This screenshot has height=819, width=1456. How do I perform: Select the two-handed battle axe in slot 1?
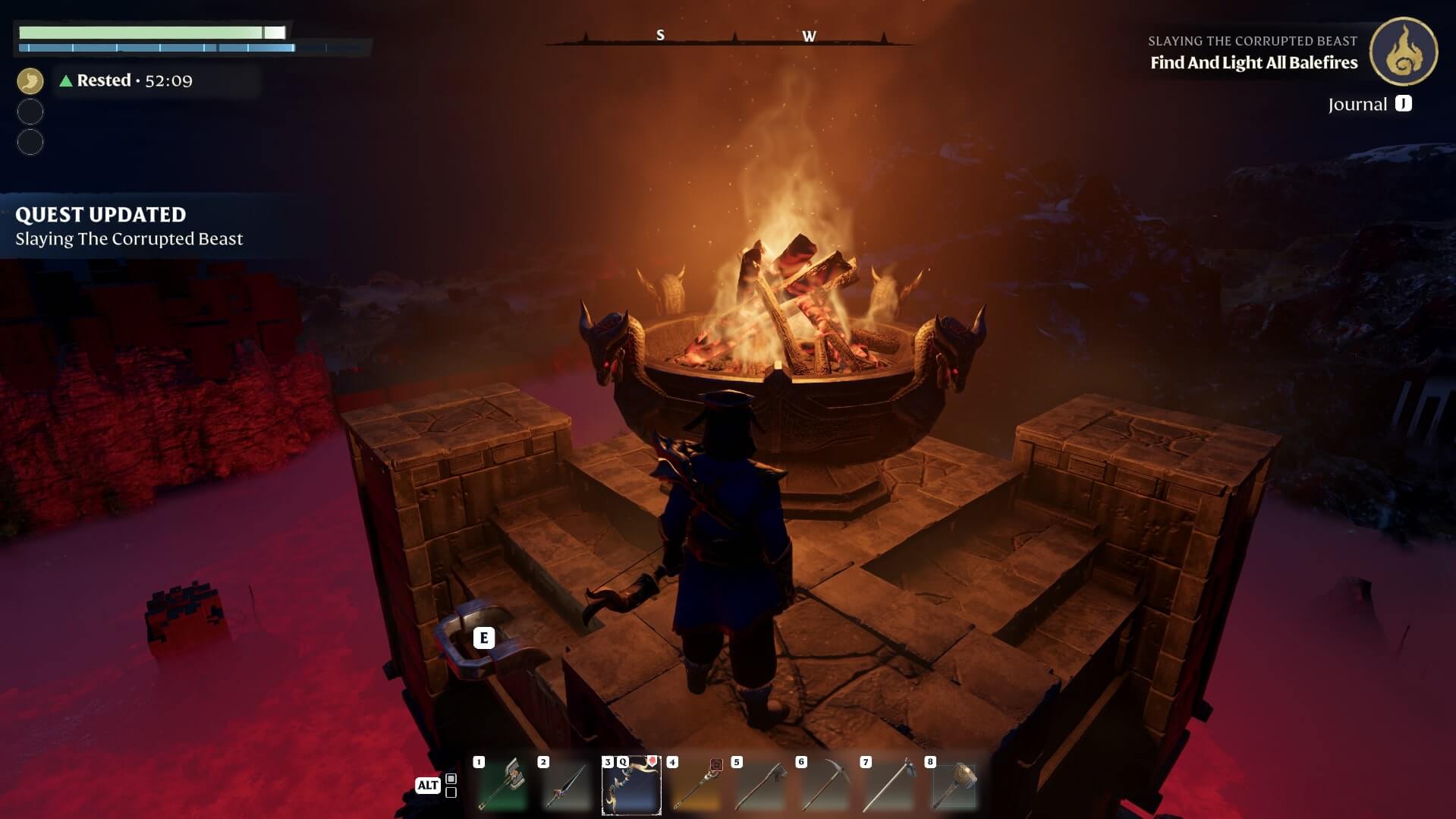pos(502,786)
